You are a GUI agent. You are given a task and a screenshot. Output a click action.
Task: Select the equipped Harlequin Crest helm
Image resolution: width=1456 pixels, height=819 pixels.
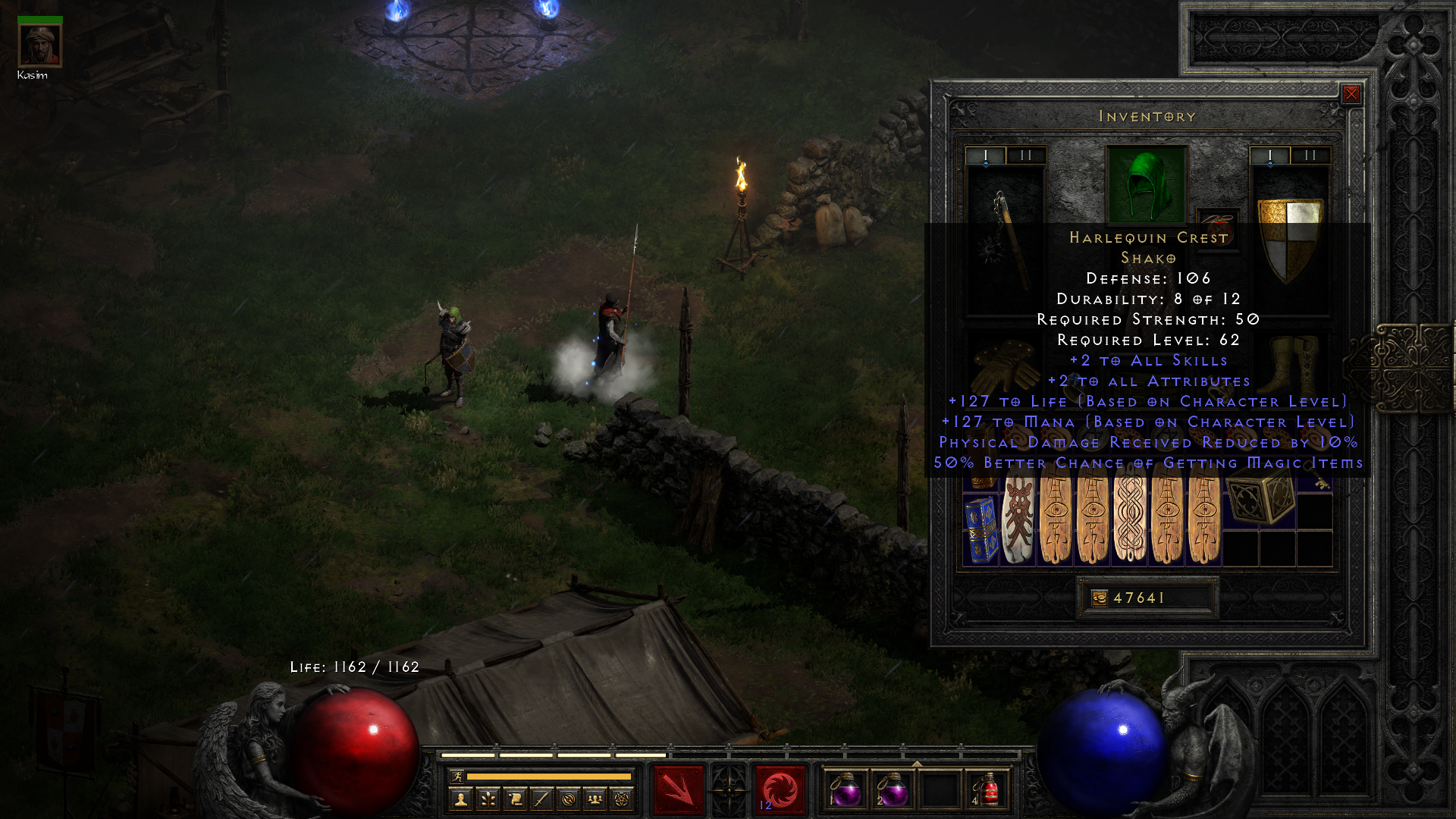click(x=1146, y=185)
